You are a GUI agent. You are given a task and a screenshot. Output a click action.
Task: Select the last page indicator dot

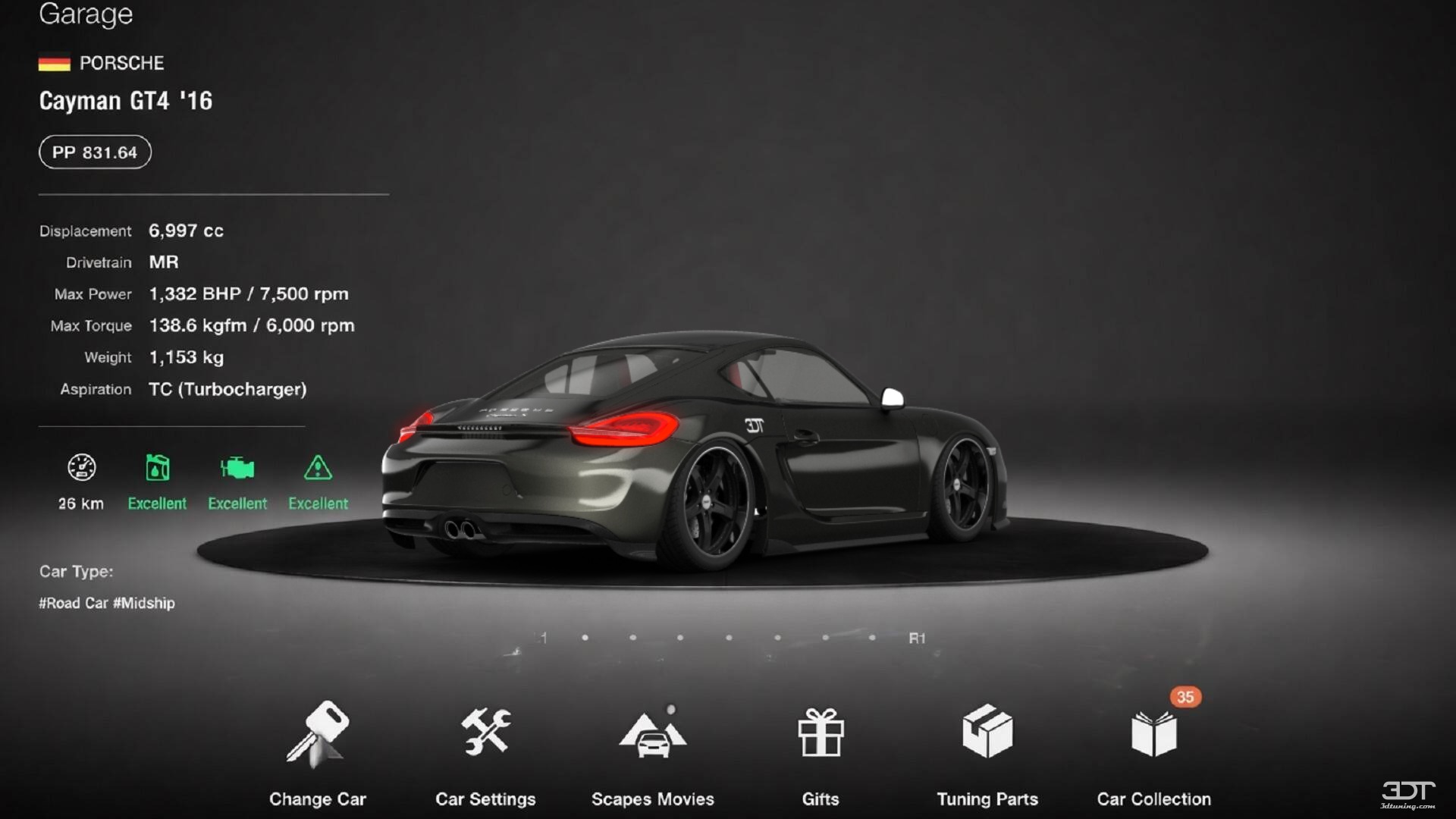coord(872,637)
